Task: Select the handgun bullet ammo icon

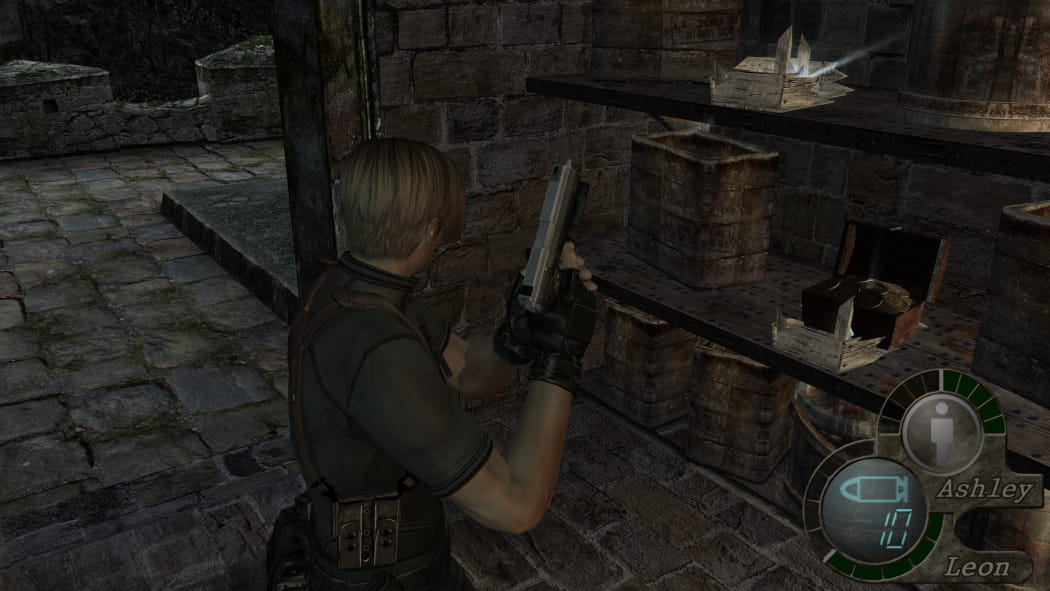Action: (x=871, y=491)
